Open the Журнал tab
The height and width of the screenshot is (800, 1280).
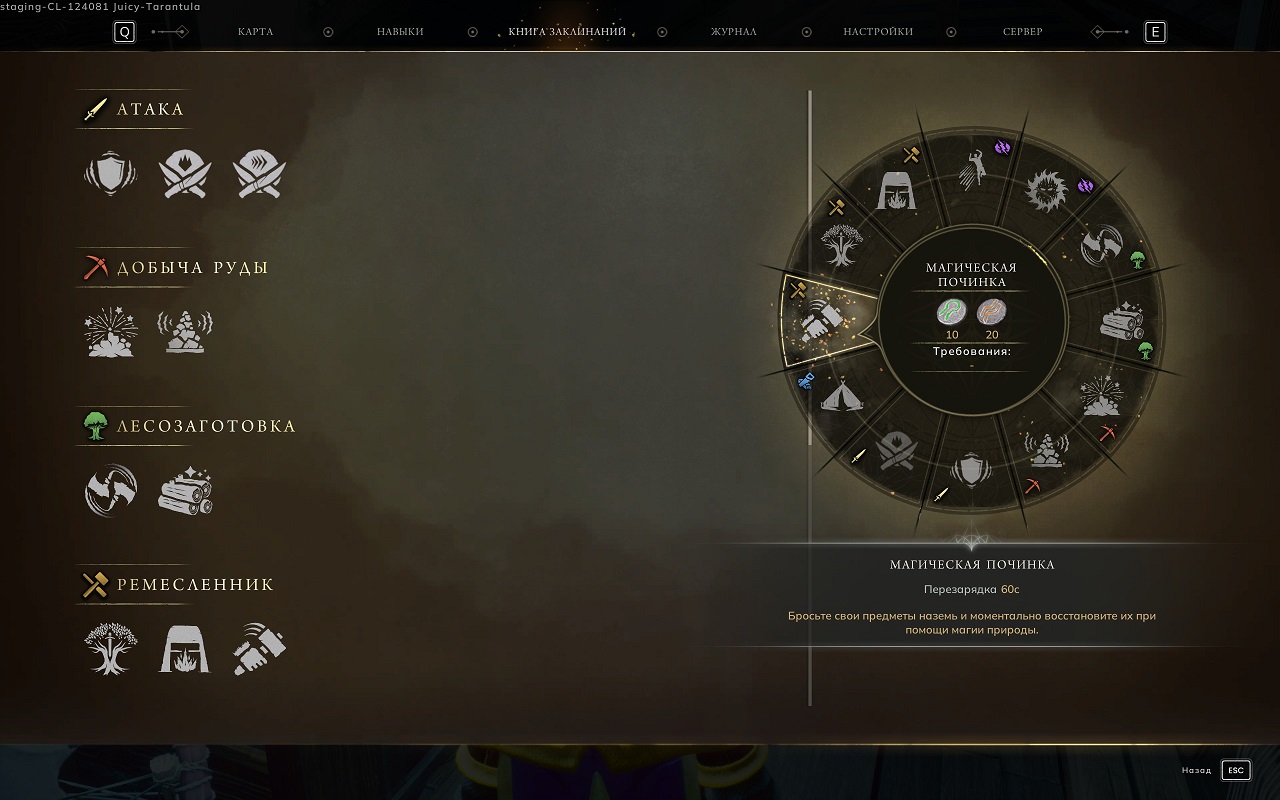[733, 32]
